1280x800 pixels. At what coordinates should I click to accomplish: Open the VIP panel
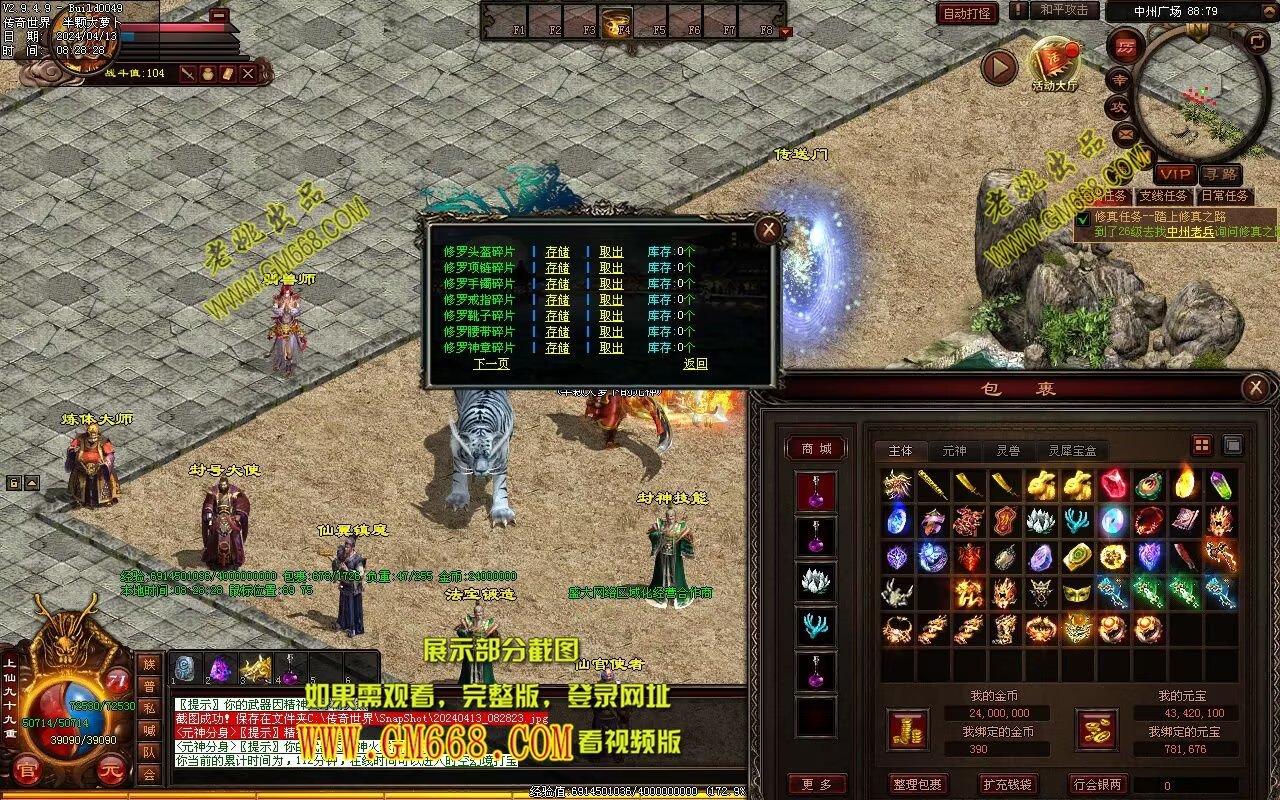(x=1175, y=175)
